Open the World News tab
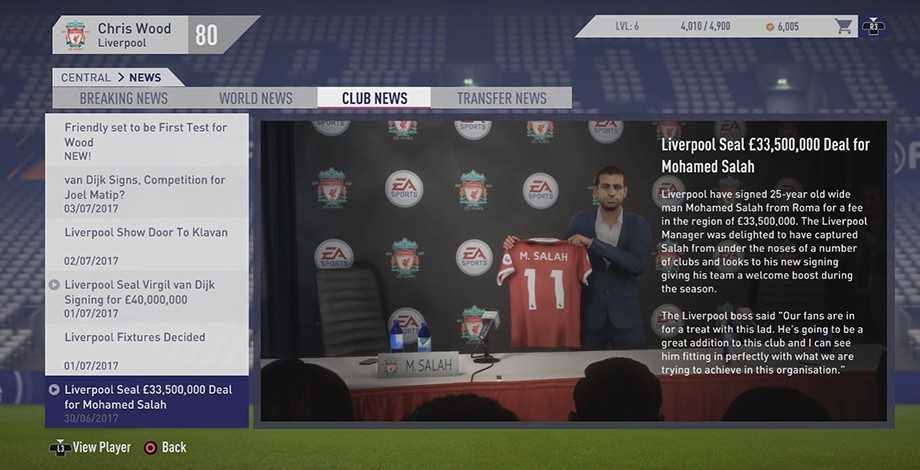The height and width of the screenshot is (470, 920). [x=256, y=98]
